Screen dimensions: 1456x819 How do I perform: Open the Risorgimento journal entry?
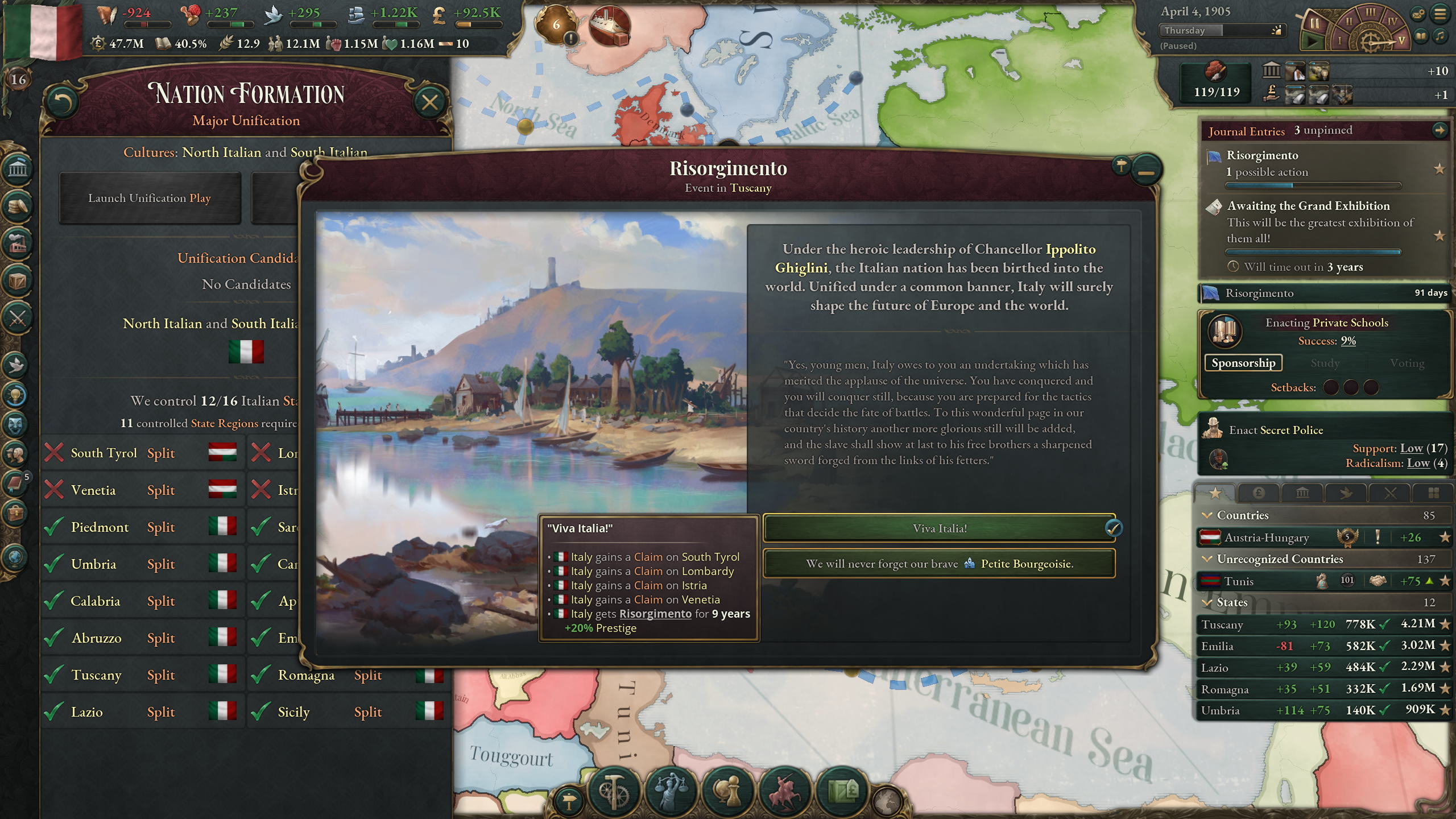tap(1262, 155)
